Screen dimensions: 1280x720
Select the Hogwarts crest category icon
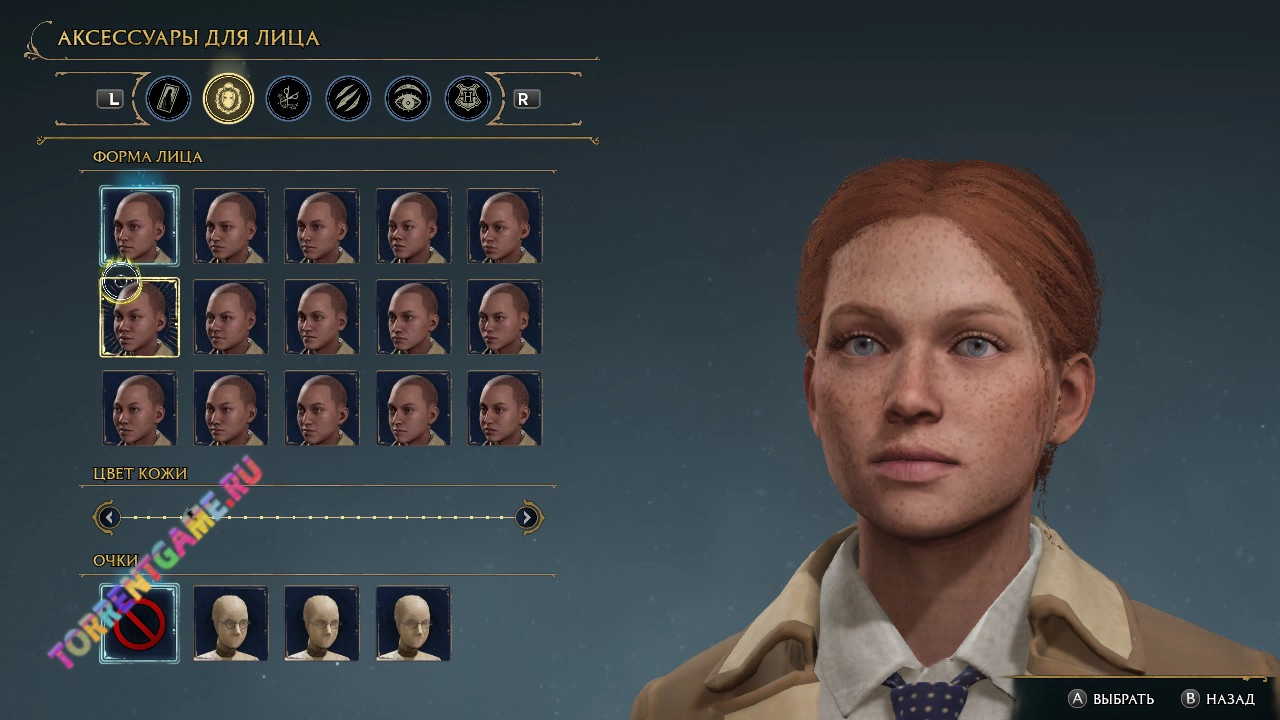(x=466, y=99)
